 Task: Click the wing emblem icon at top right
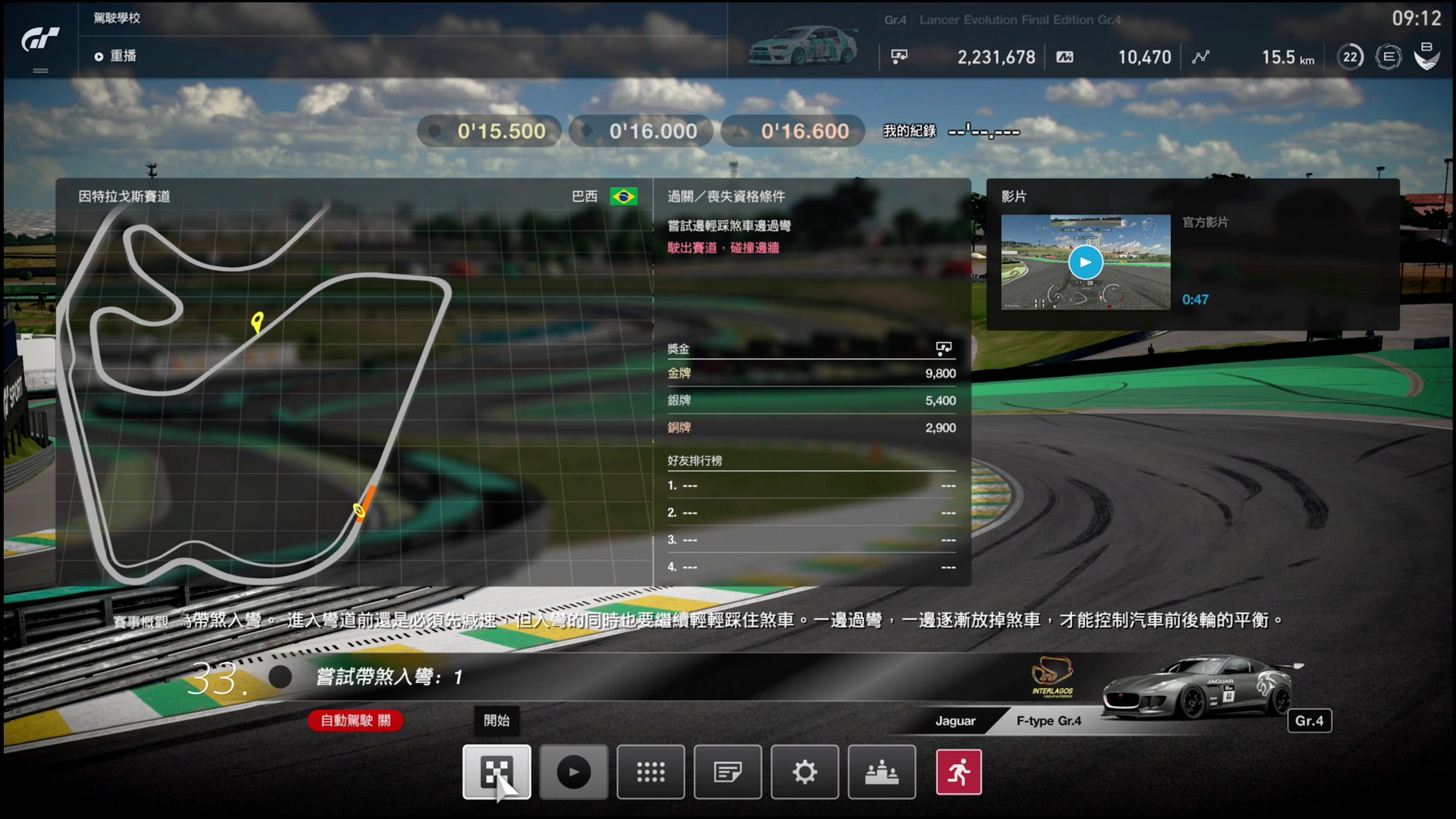click(x=1427, y=55)
